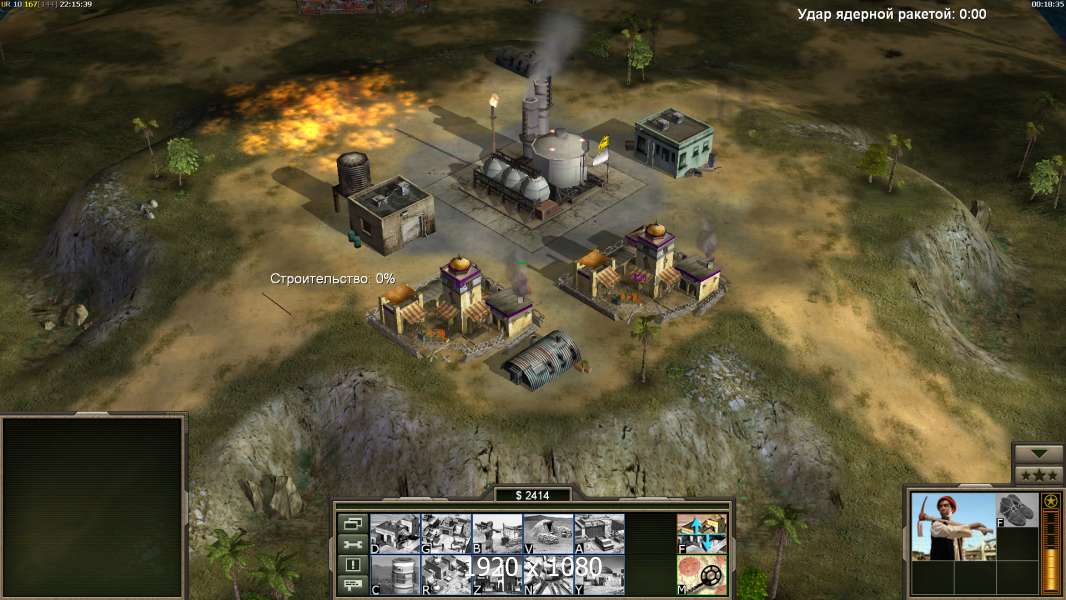Choose the structure icon labeled R

coord(446,575)
